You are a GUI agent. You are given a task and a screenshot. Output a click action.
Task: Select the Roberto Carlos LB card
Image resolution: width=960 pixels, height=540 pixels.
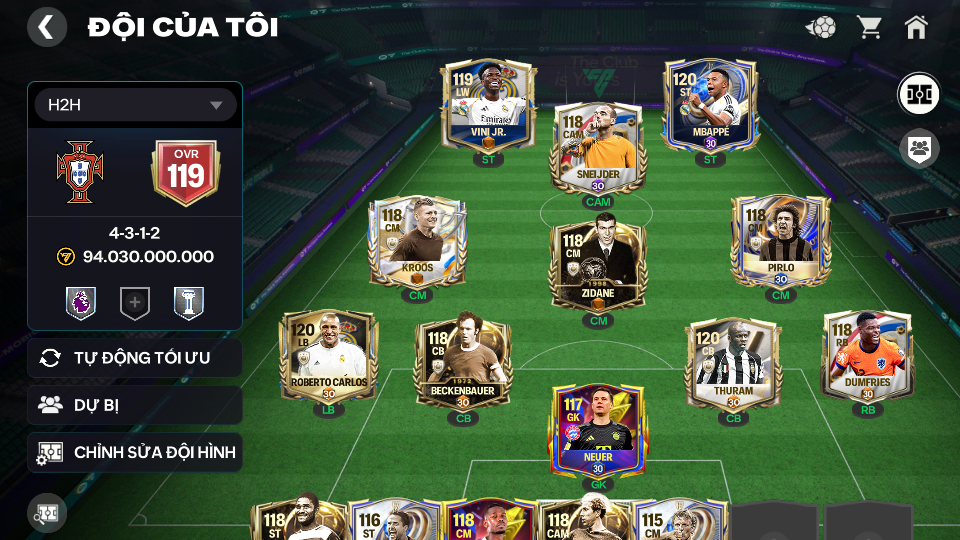(329, 356)
